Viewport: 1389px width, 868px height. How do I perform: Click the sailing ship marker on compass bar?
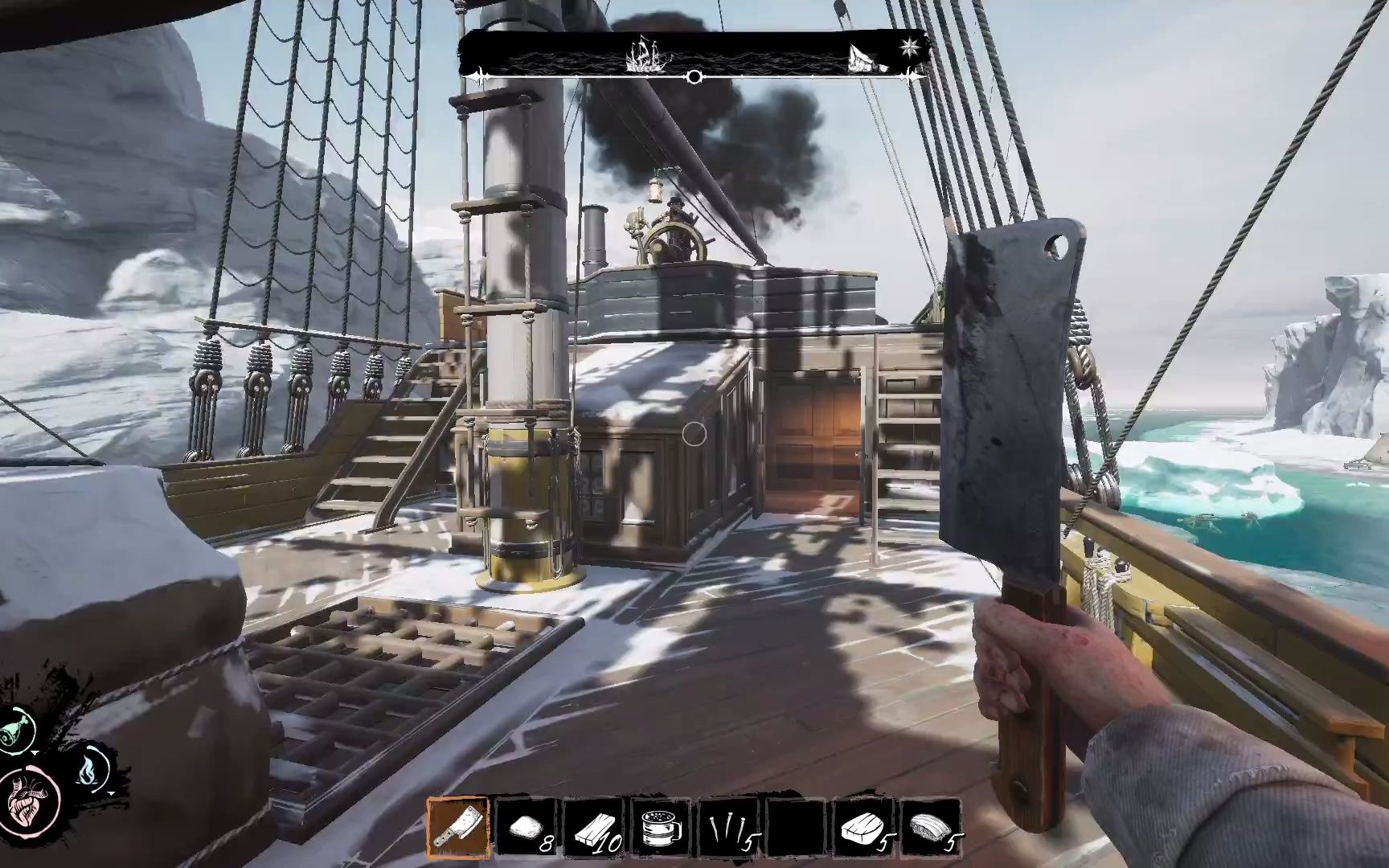click(643, 55)
